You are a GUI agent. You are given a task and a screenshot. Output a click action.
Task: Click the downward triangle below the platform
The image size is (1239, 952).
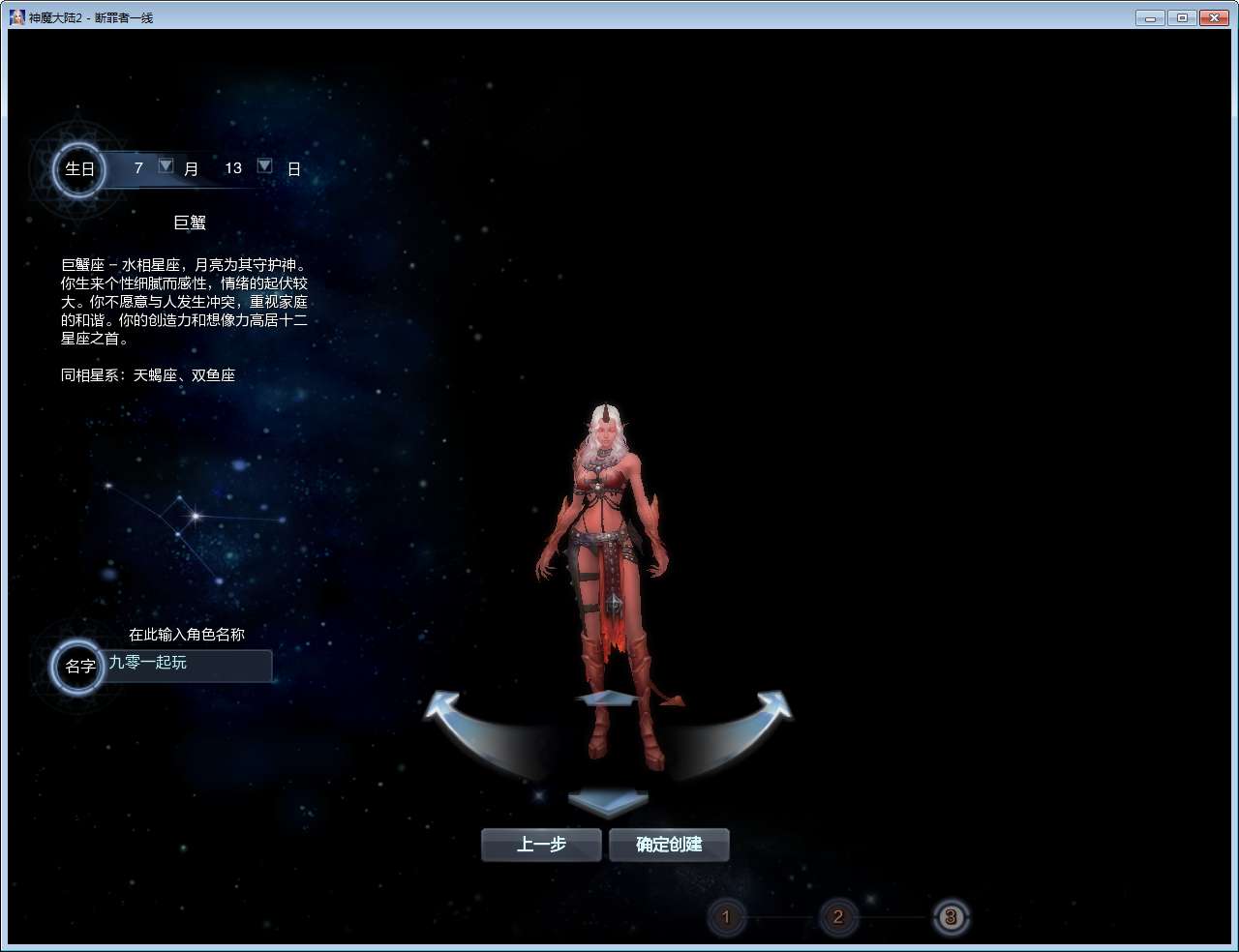[608, 801]
